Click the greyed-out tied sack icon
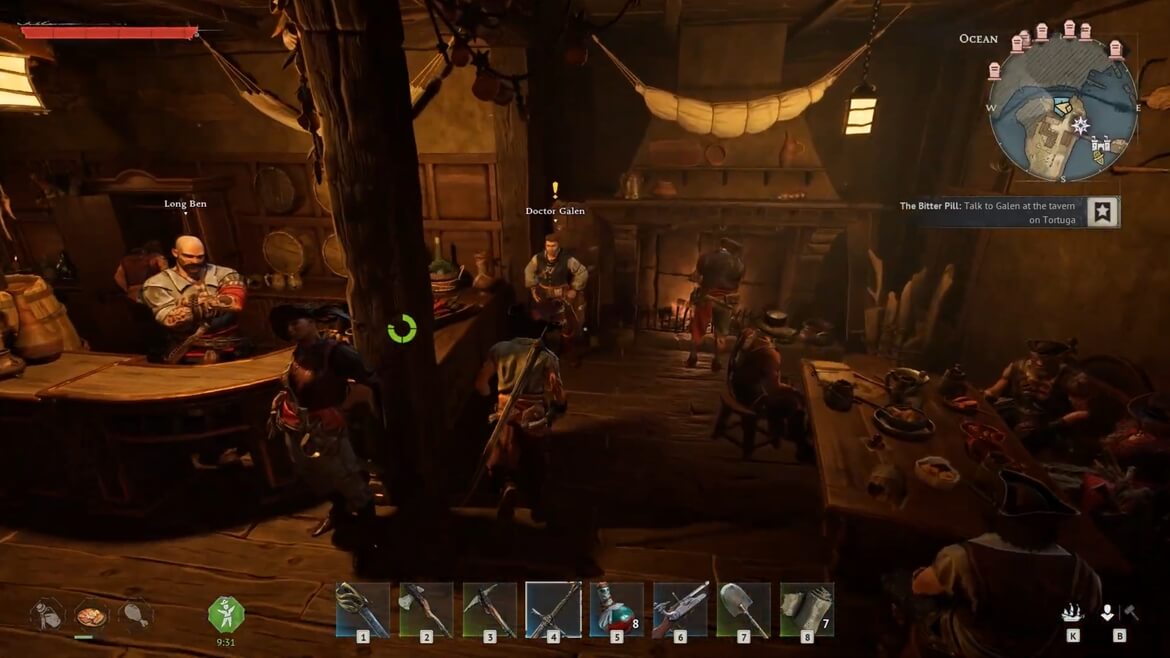1170x658 pixels. [47, 613]
